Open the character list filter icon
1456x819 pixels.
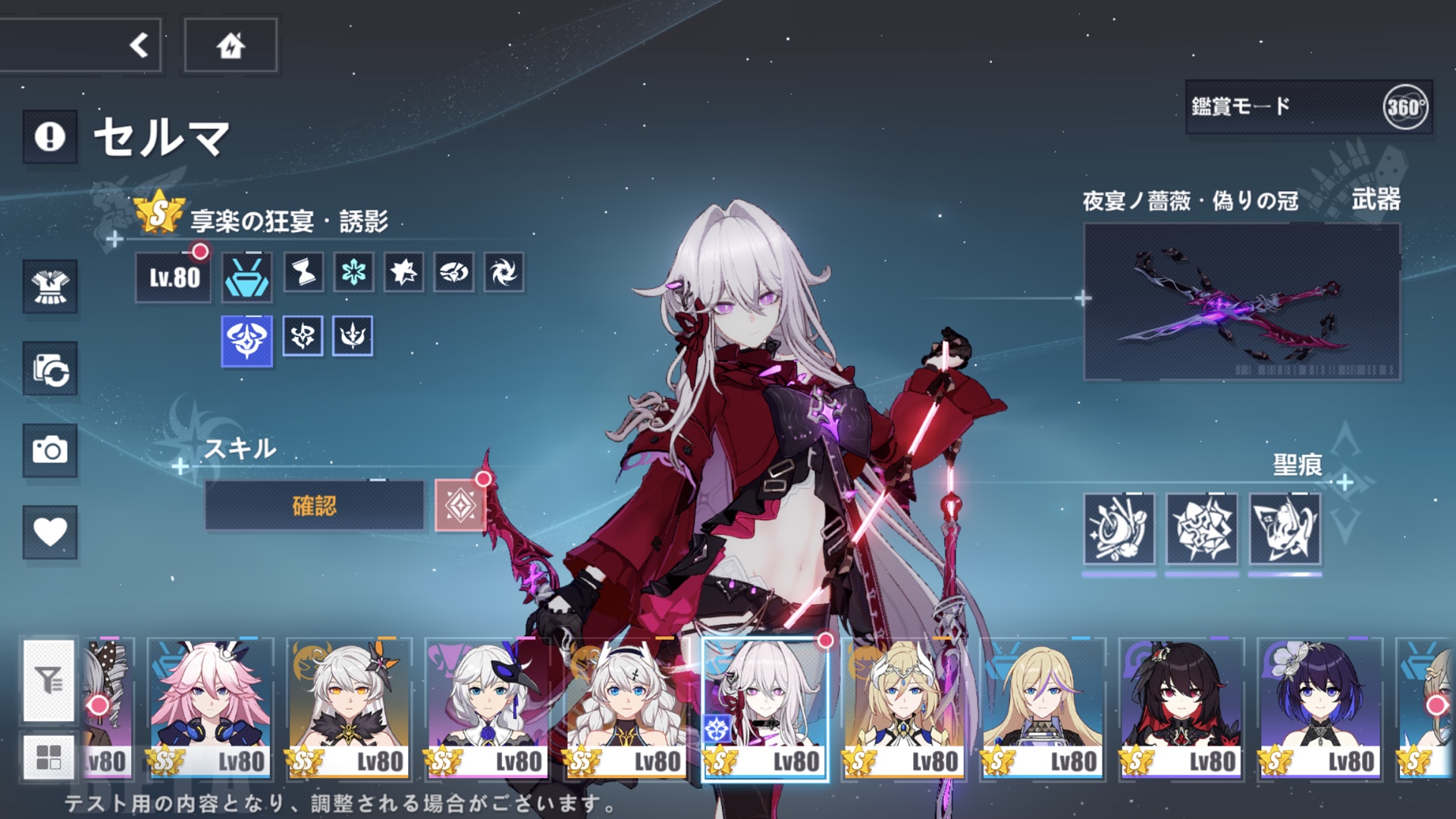click(49, 681)
